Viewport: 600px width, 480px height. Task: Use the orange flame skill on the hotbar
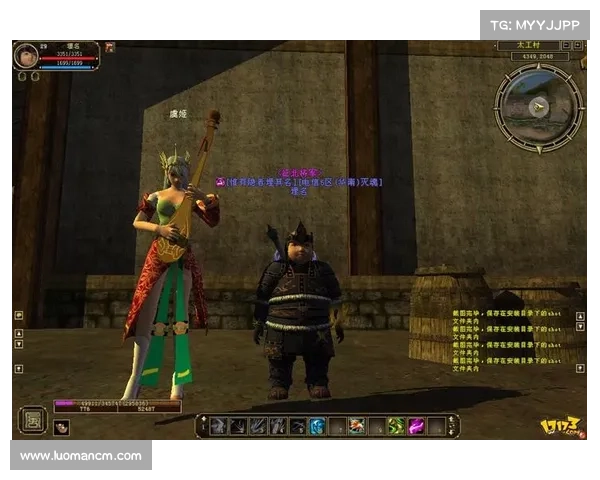pos(356,426)
